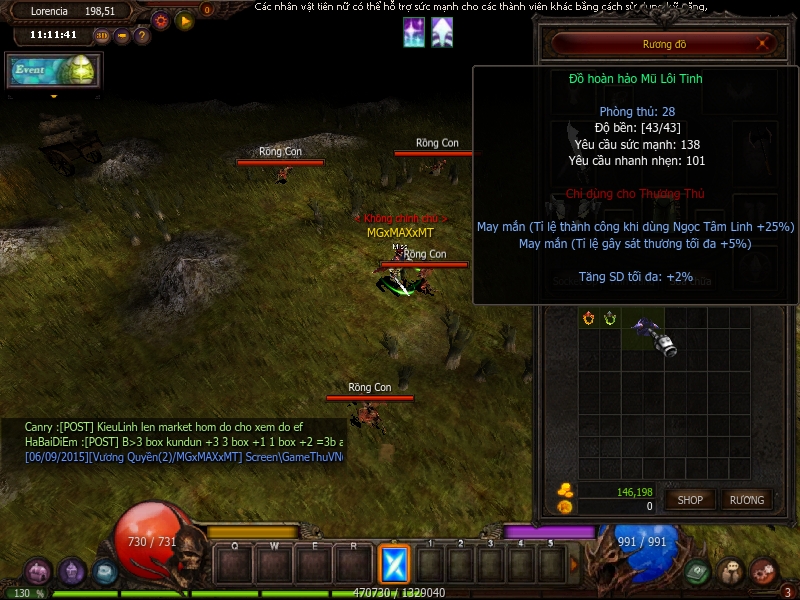Select the red-gem ring in inventory

tap(589, 318)
